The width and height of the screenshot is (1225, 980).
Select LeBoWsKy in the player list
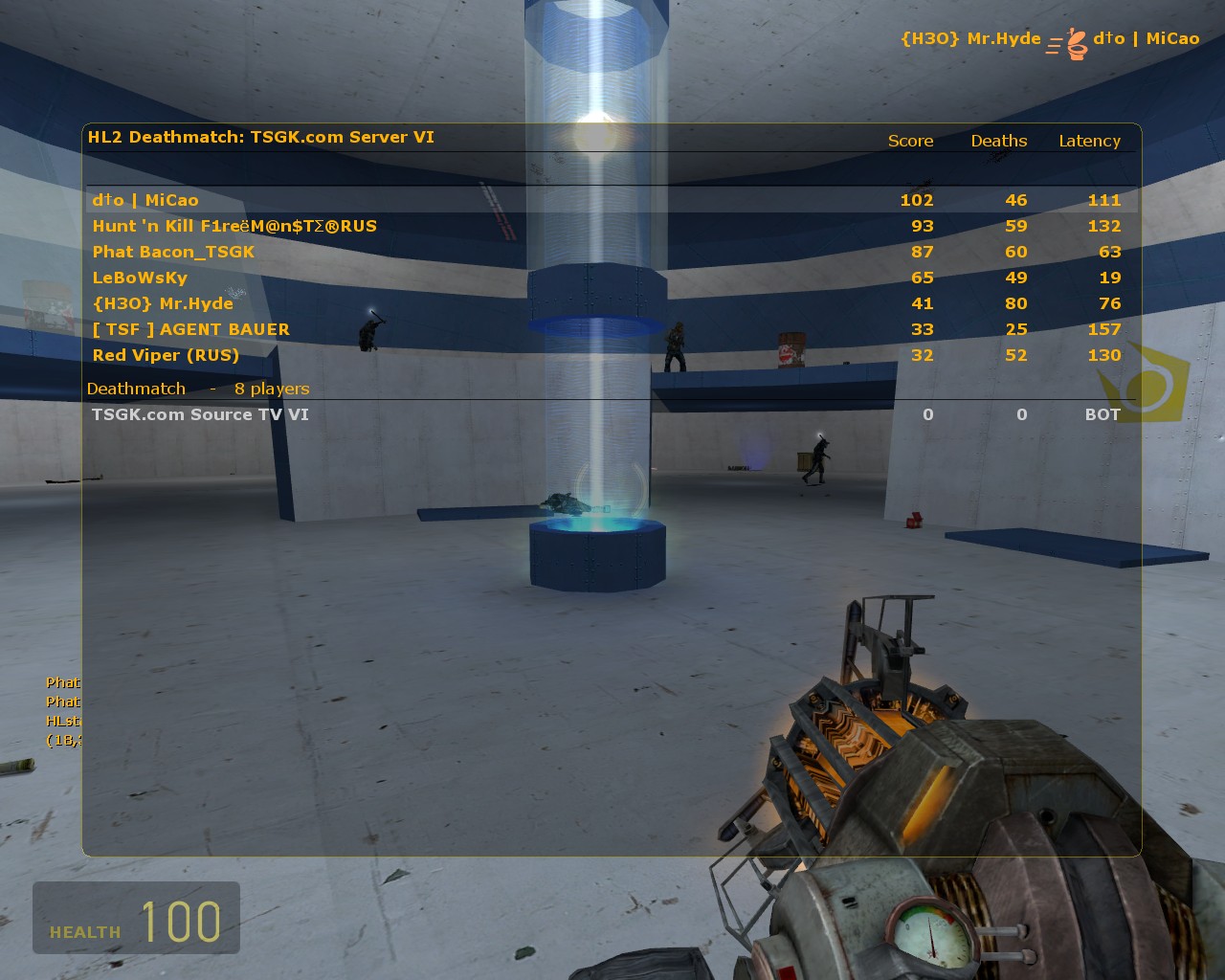pos(139,278)
